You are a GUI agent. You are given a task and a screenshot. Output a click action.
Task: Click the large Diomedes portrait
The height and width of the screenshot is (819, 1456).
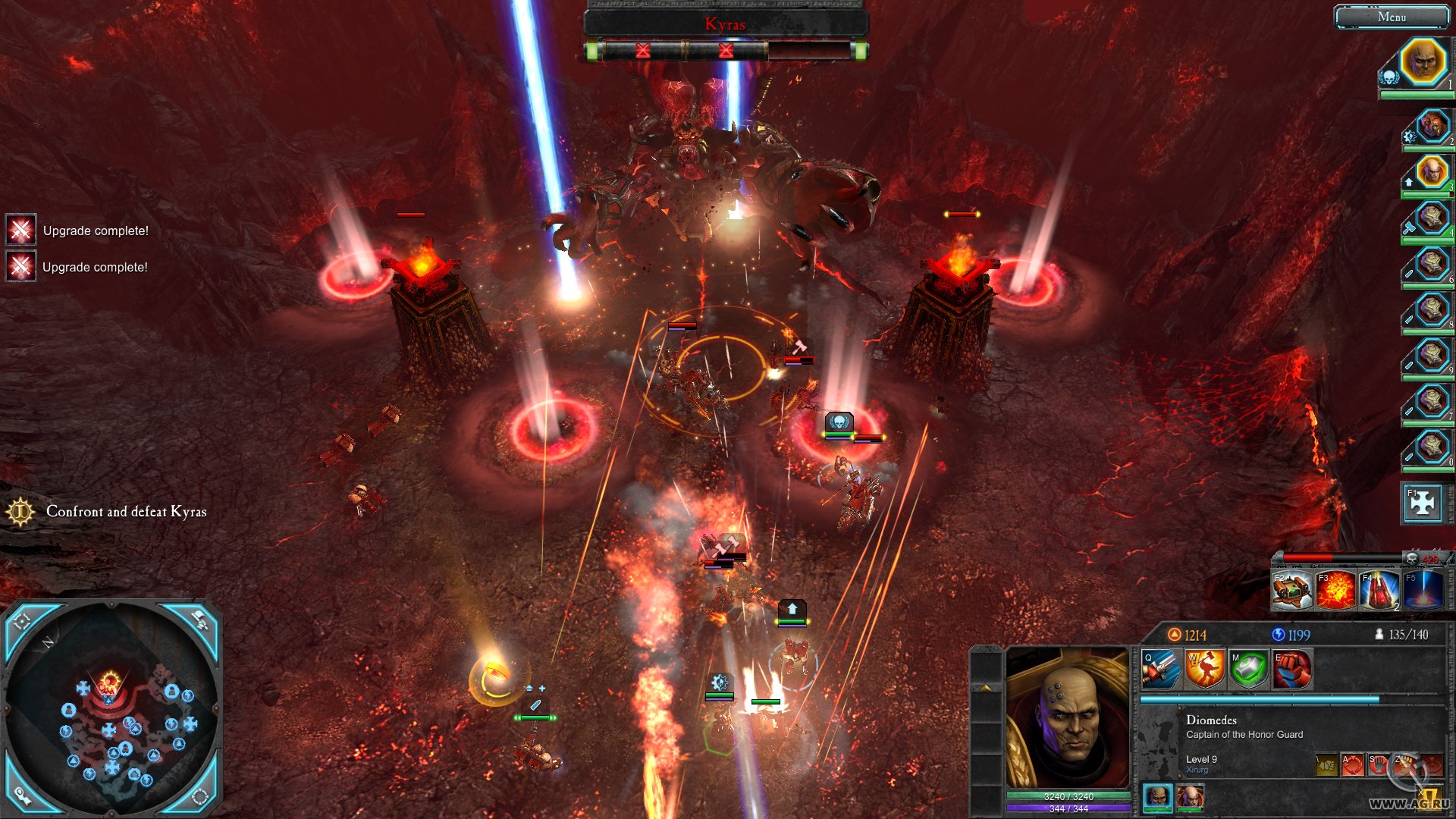tap(1067, 717)
